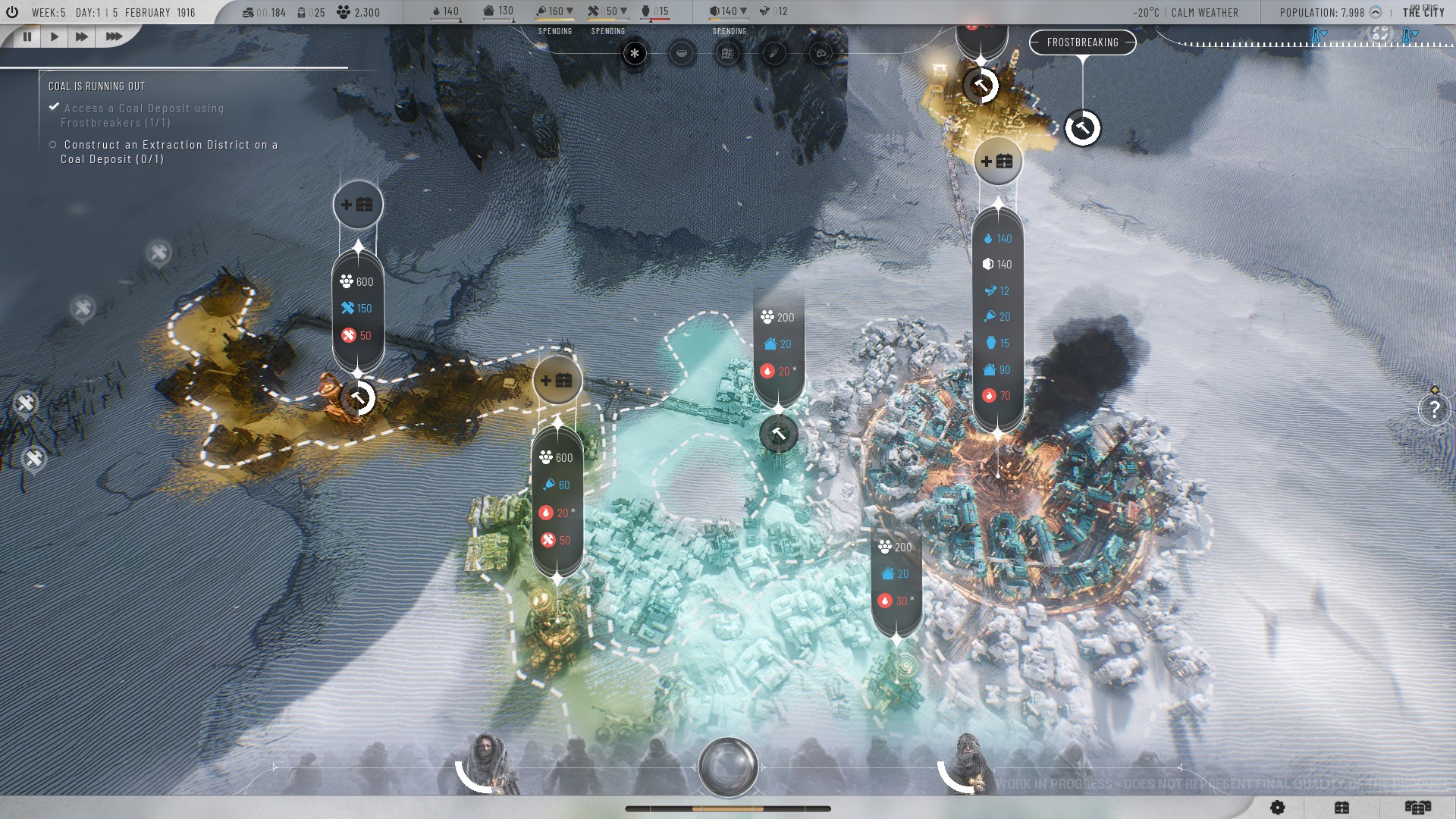This screenshot has width=1456, height=819.
Task: Open the food rations spending icon
Action: click(x=680, y=54)
